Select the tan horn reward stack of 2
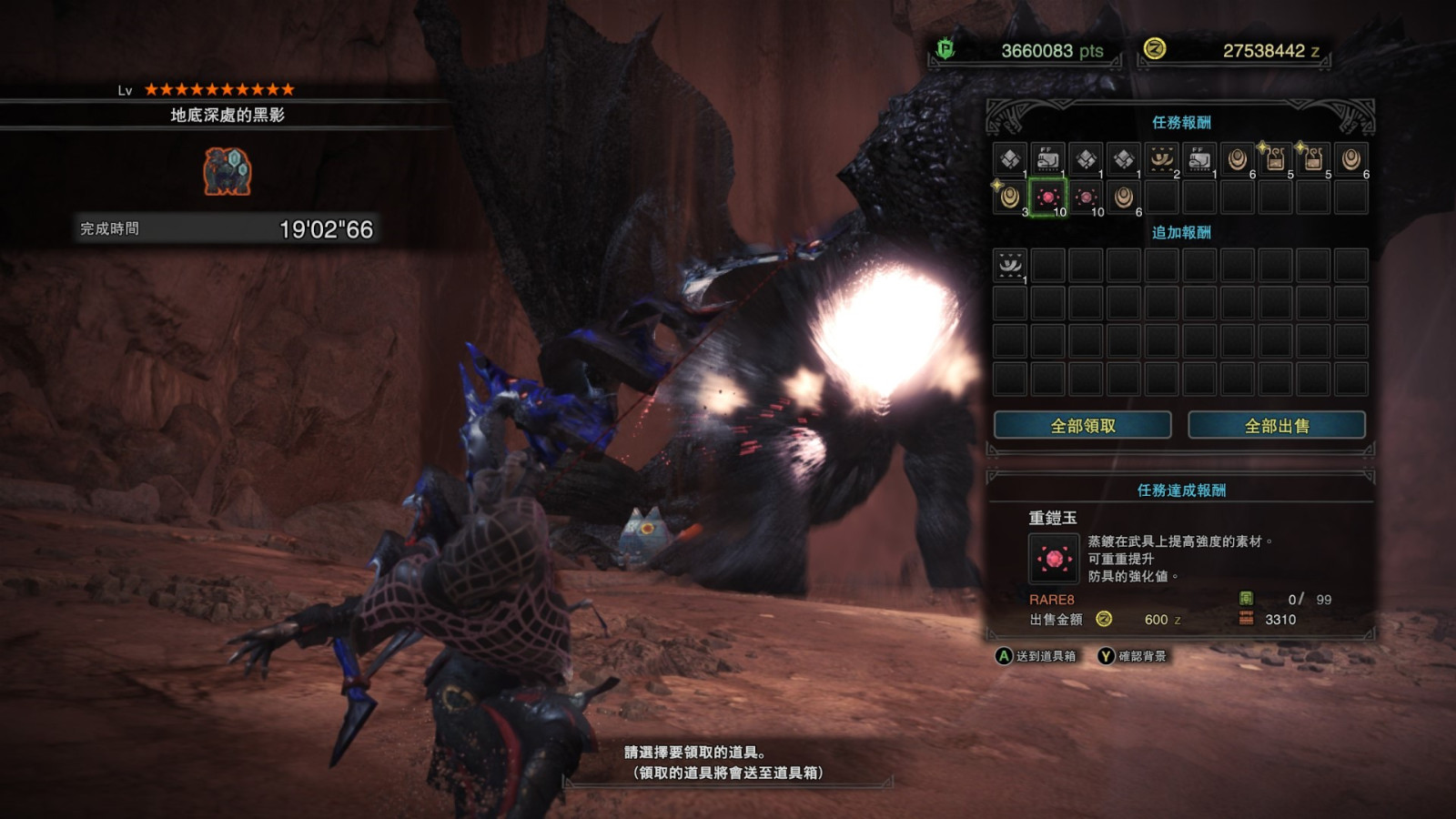Image resolution: width=1456 pixels, height=819 pixels. [1161, 159]
